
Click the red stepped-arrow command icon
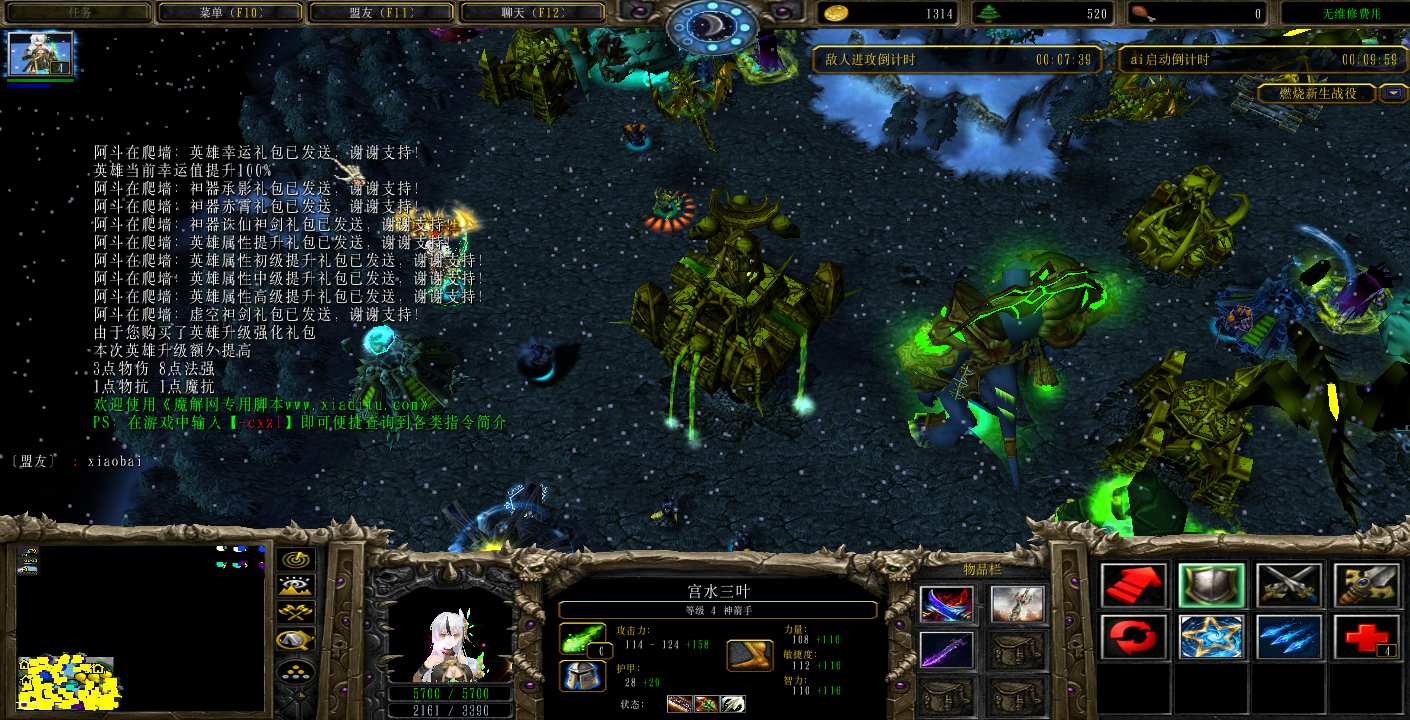(1135, 585)
